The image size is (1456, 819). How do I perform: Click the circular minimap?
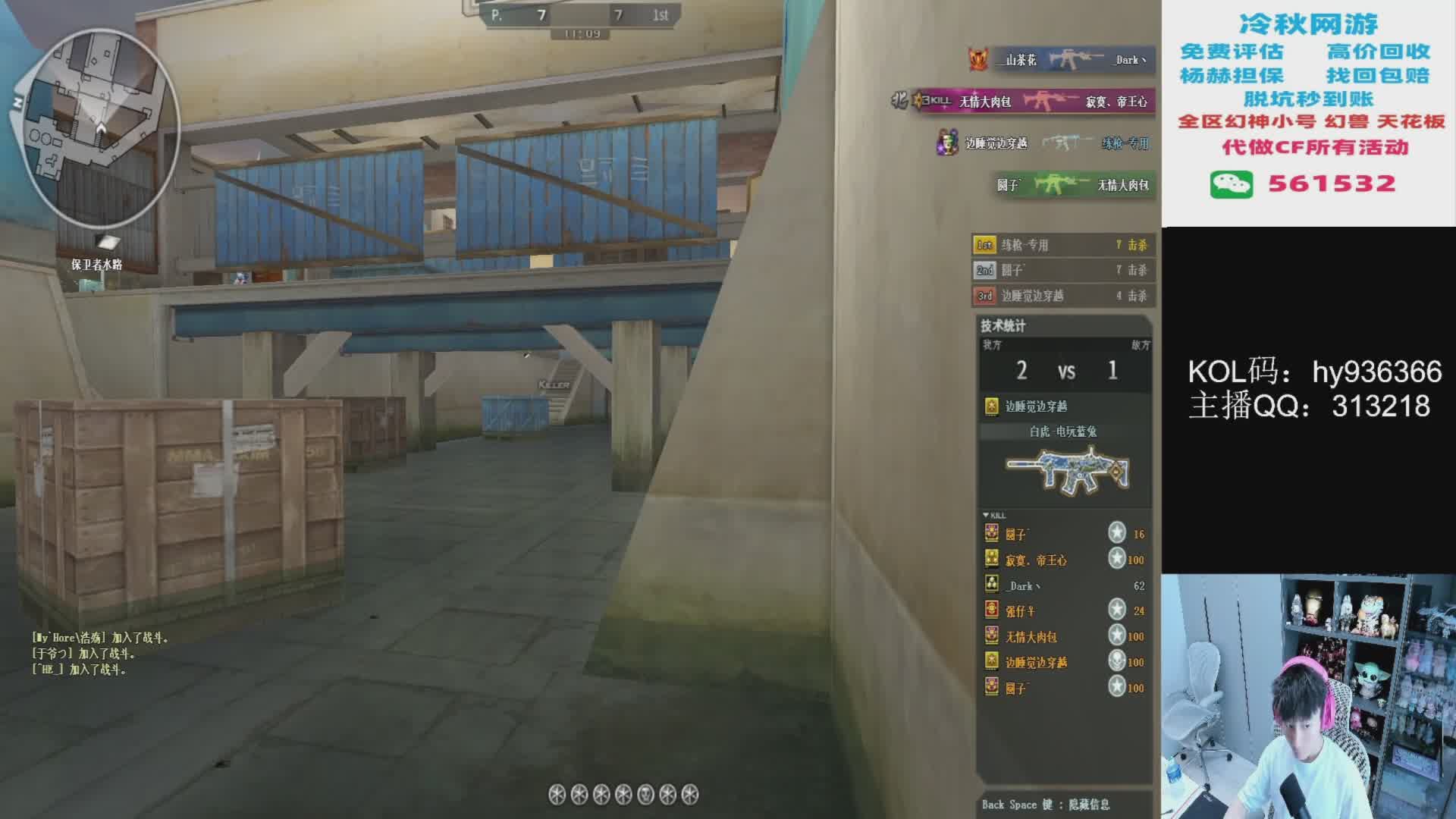point(97,129)
